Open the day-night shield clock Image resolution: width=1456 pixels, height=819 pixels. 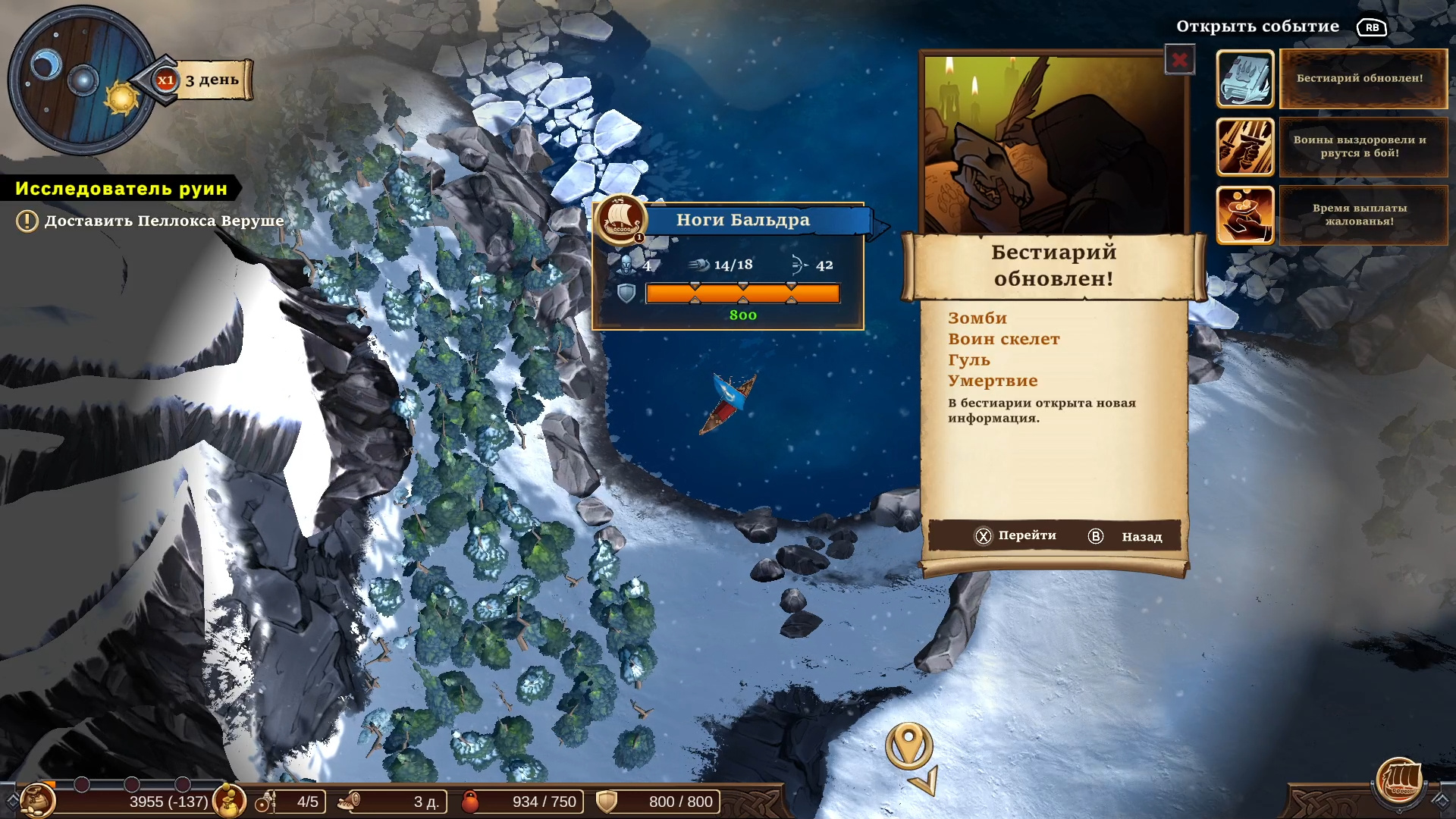82,80
